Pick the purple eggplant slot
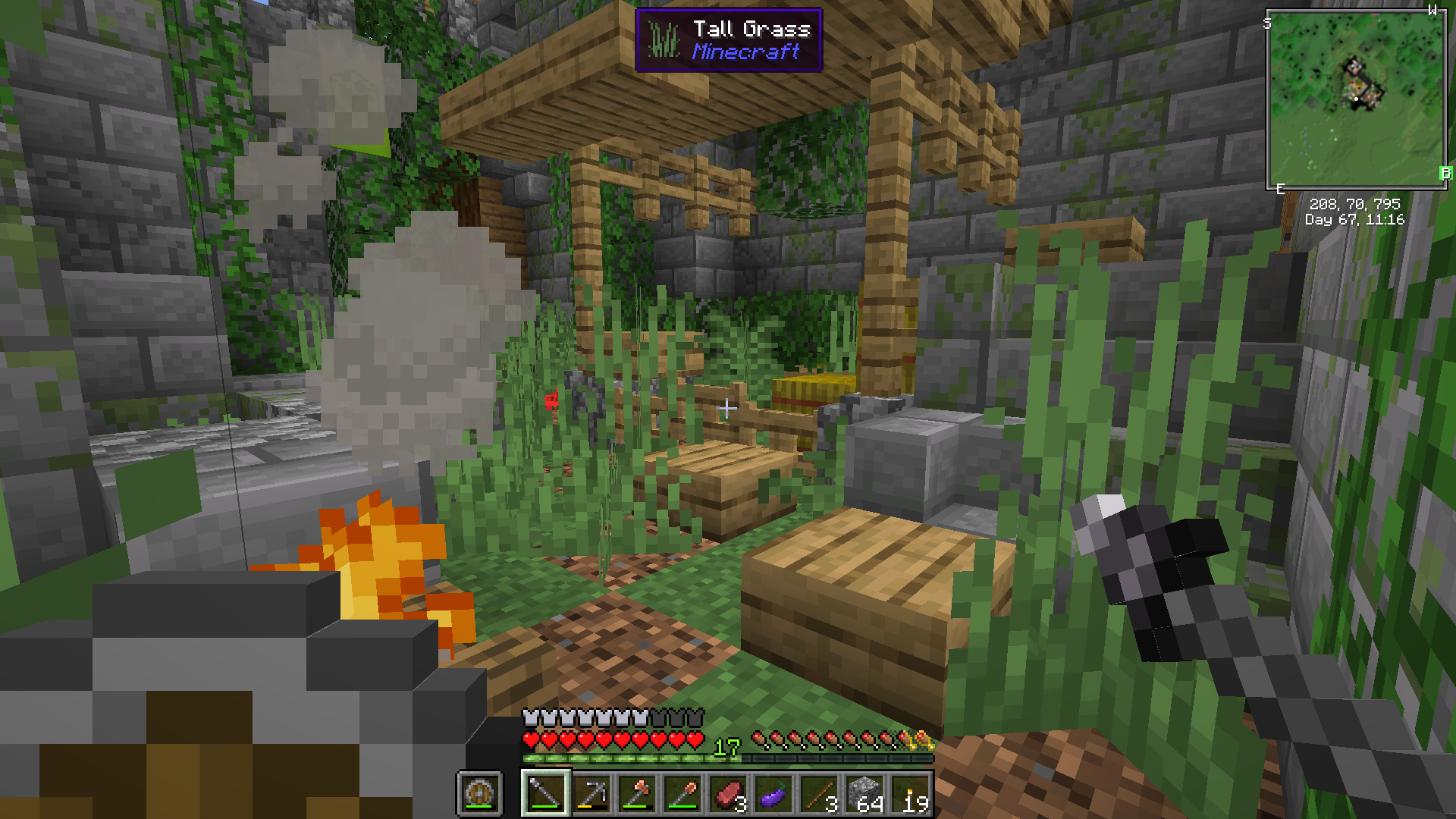This screenshot has height=819, width=1456. (773, 794)
